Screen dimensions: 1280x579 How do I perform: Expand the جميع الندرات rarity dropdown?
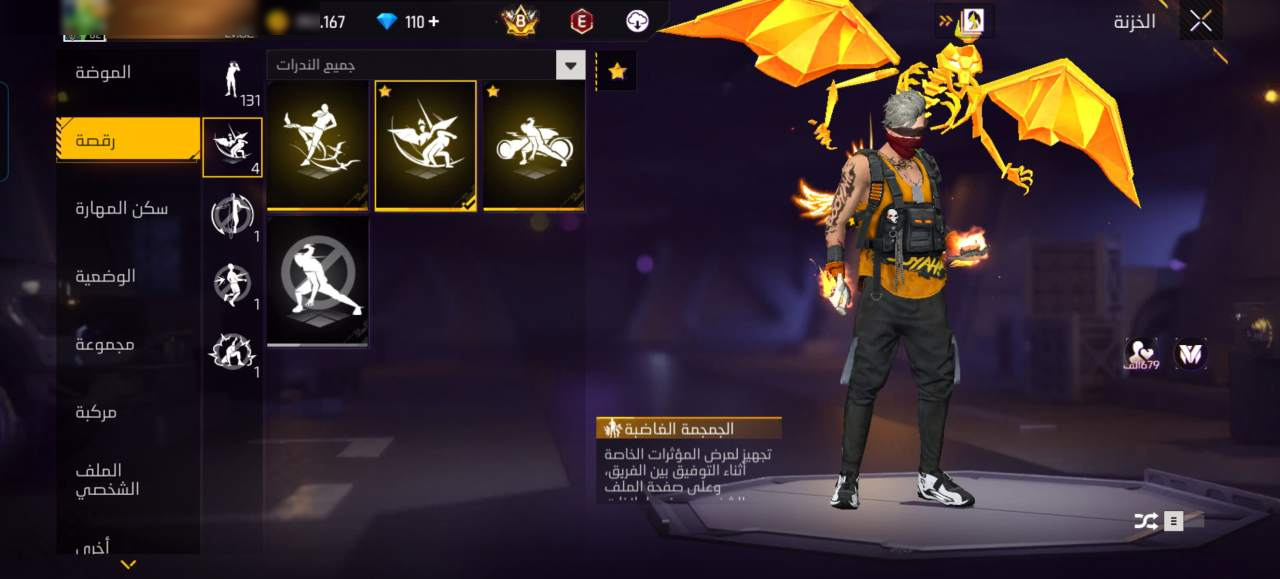(570, 66)
